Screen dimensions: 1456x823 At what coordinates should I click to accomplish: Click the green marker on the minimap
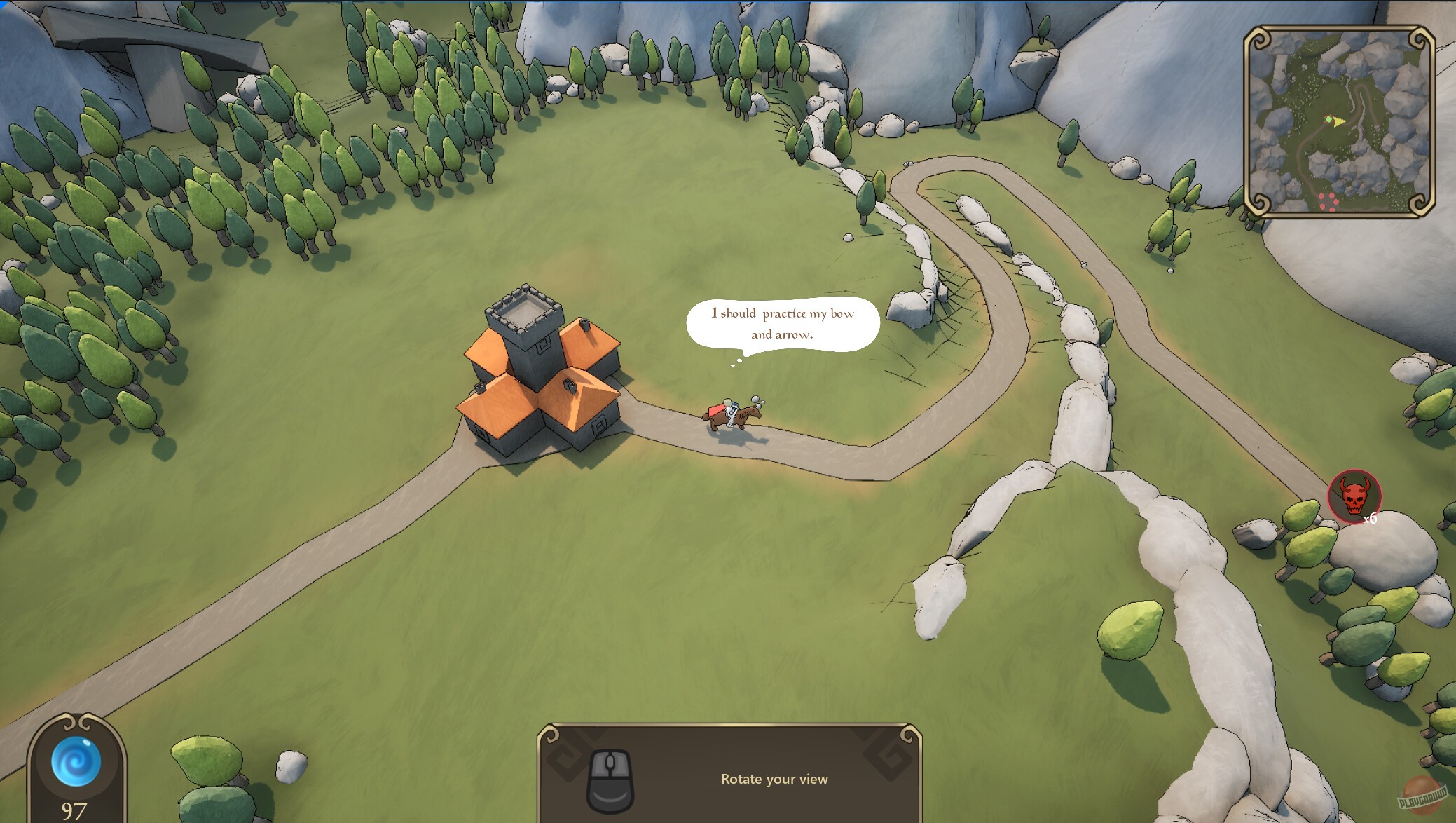pos(1328,119)
